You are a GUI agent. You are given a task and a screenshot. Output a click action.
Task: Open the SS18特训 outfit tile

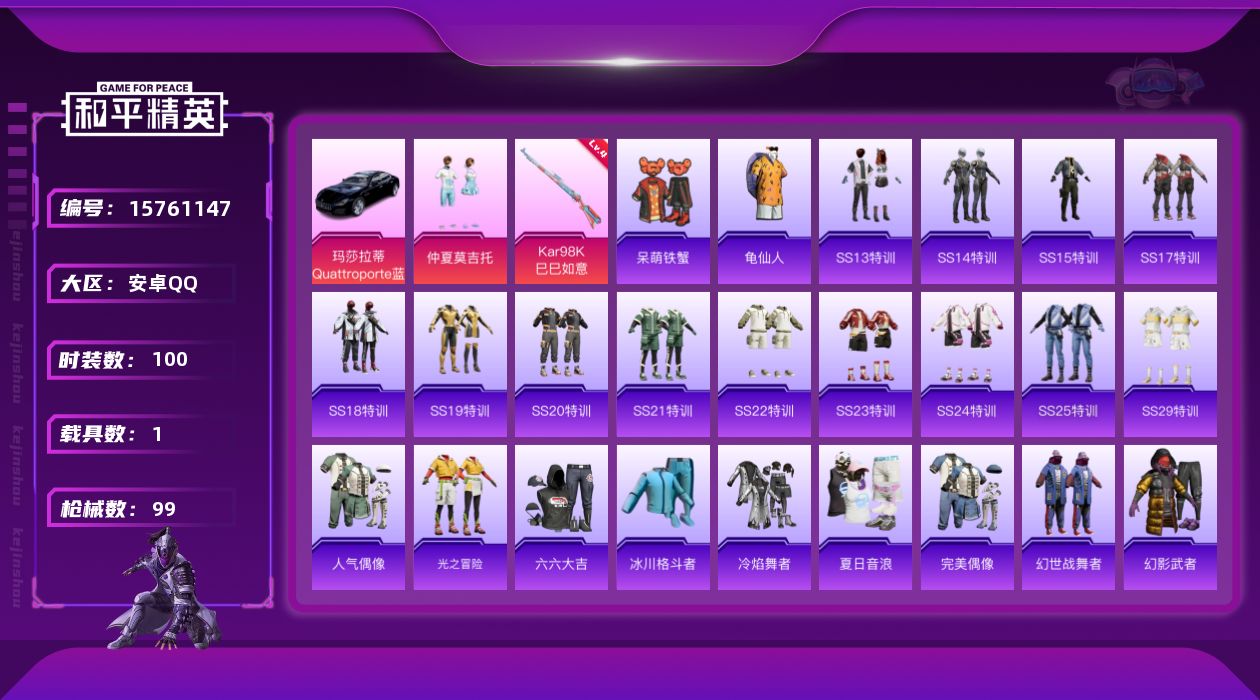click(x=358, y=364)
